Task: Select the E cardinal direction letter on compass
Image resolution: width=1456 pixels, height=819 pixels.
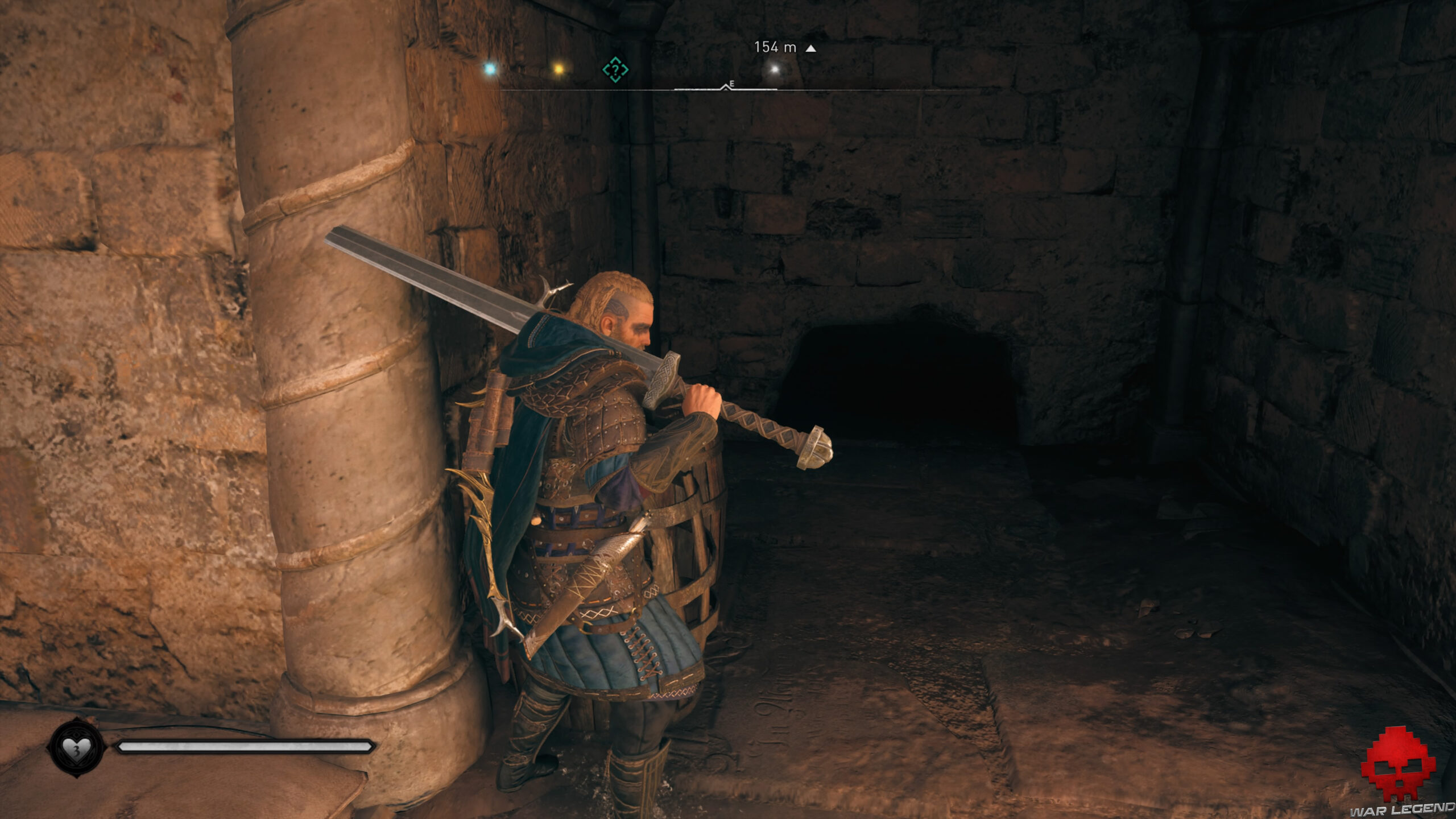Action: pos(731,84)
